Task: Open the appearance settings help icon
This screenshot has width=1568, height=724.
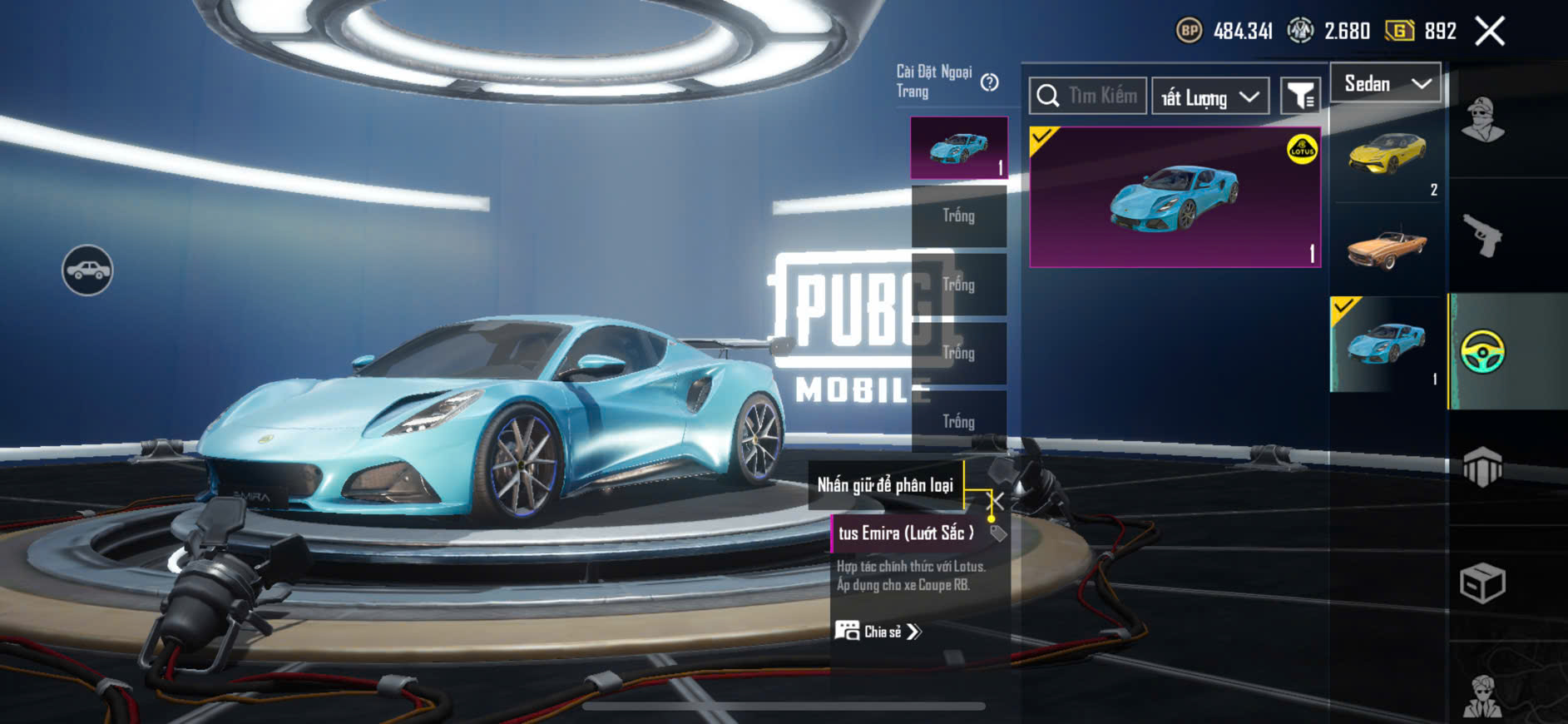Action: click(x=989, y=82)
